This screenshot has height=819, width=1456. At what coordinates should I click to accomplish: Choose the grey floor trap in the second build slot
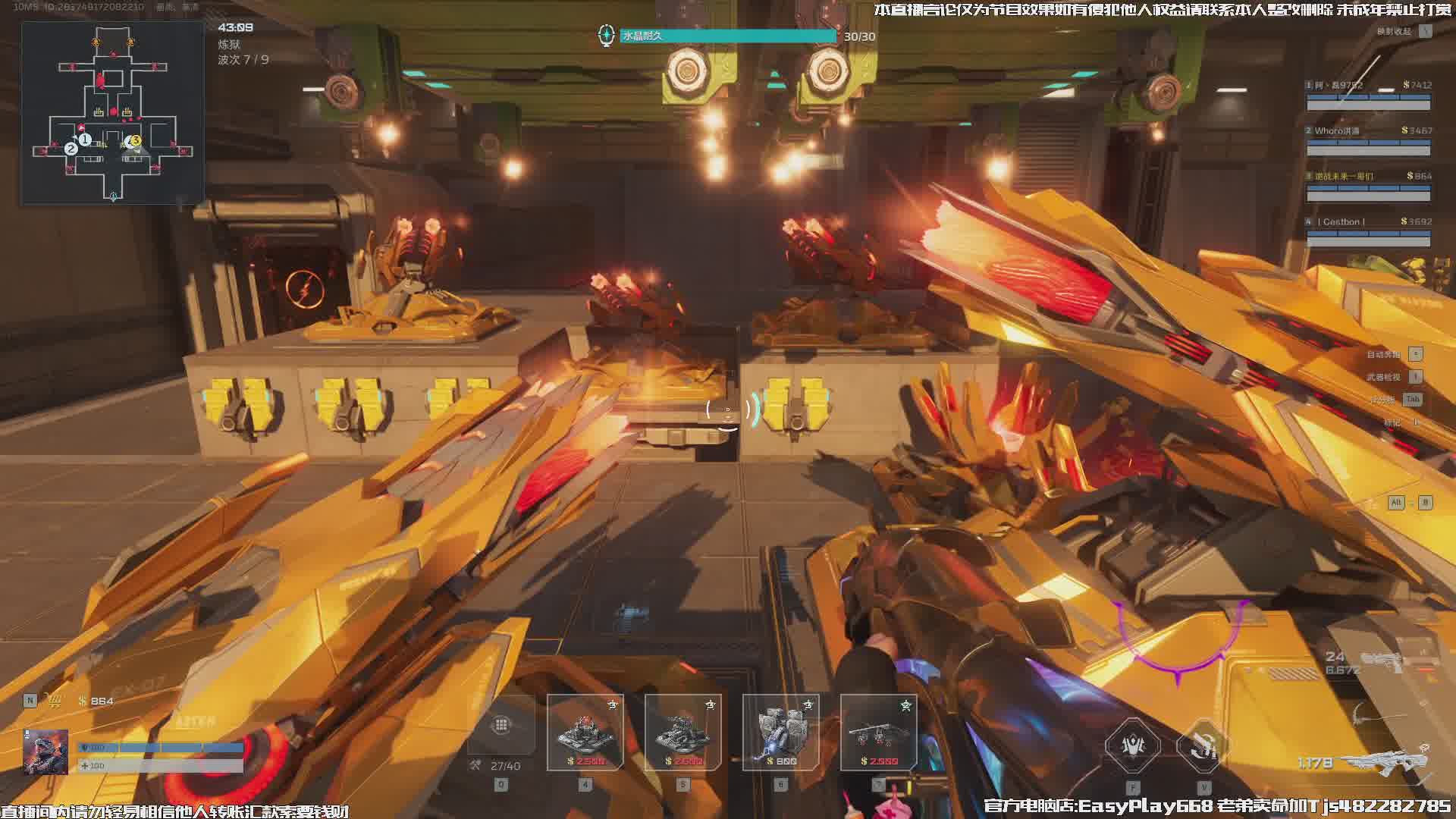682,732
